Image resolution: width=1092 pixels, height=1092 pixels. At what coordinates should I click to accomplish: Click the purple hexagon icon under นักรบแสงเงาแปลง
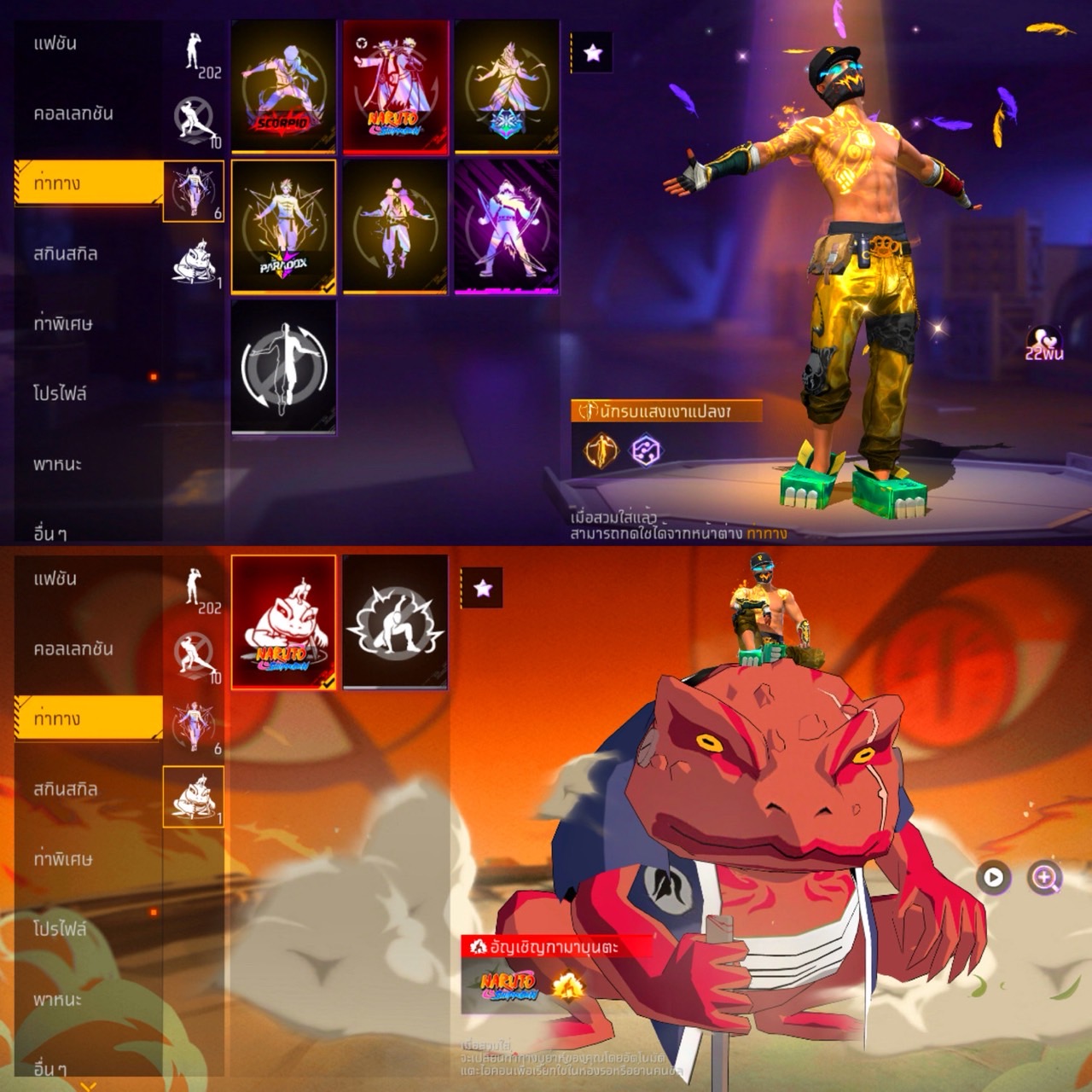click(646, 450)
